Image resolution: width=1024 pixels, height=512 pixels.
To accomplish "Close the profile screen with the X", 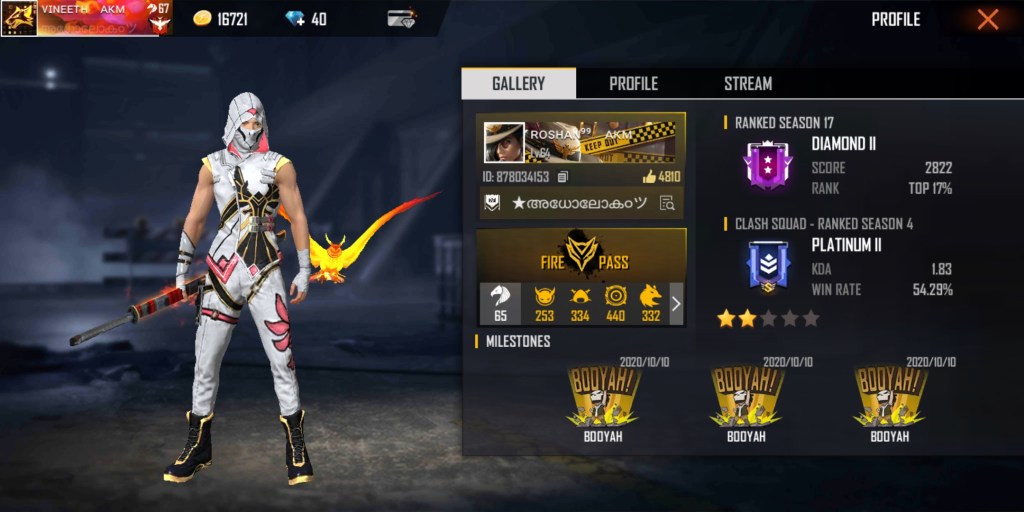I will click(x=987, y=20).
